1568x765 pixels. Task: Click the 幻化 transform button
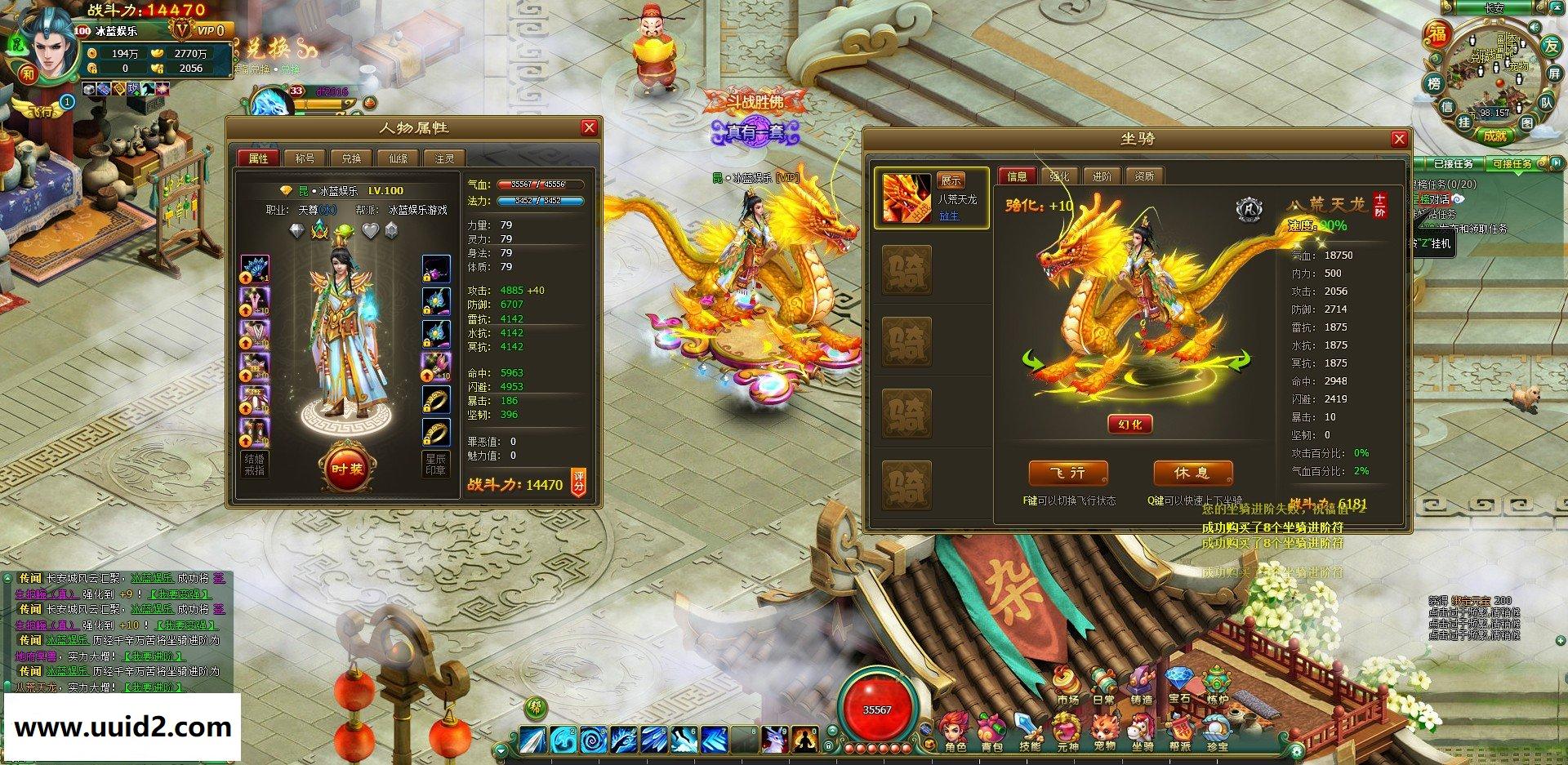(x=1130, y=425)
